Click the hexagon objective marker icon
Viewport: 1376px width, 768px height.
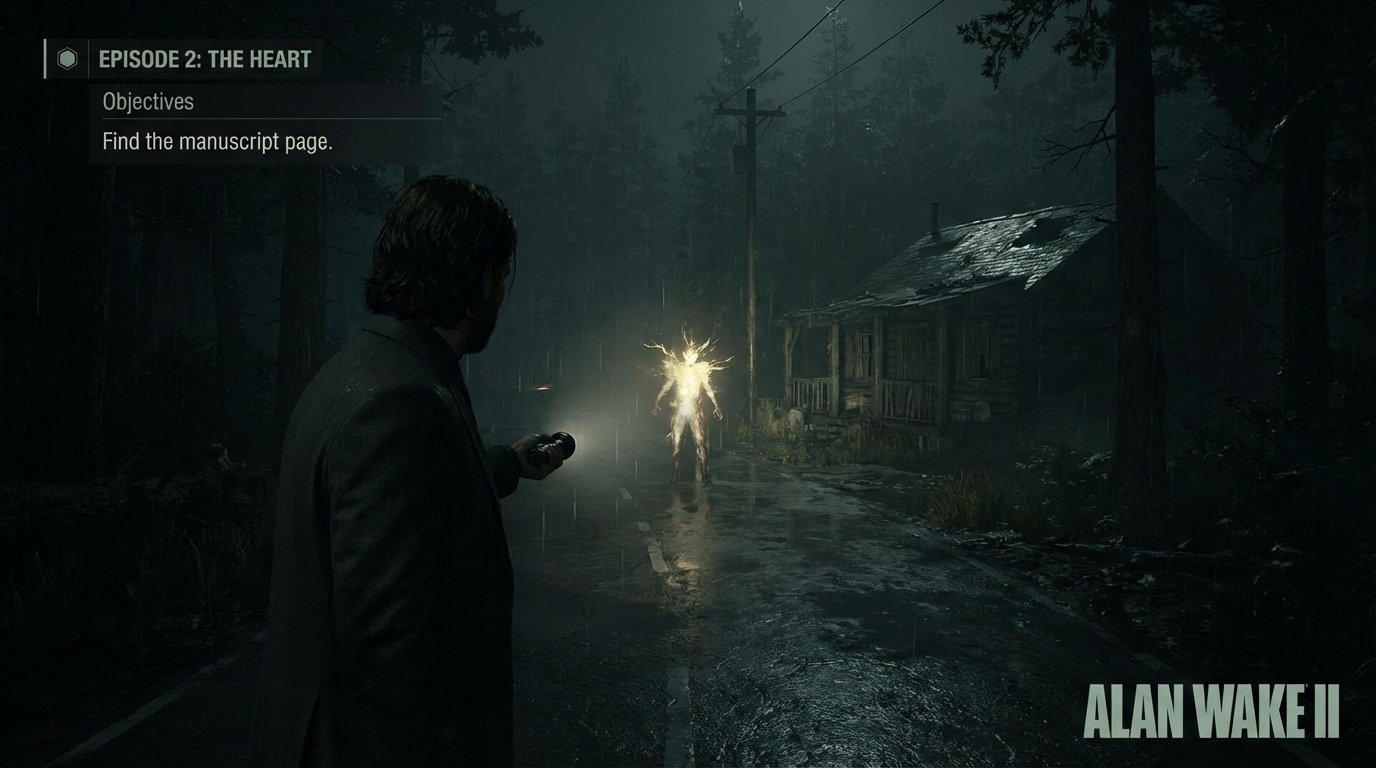point(66,59)
